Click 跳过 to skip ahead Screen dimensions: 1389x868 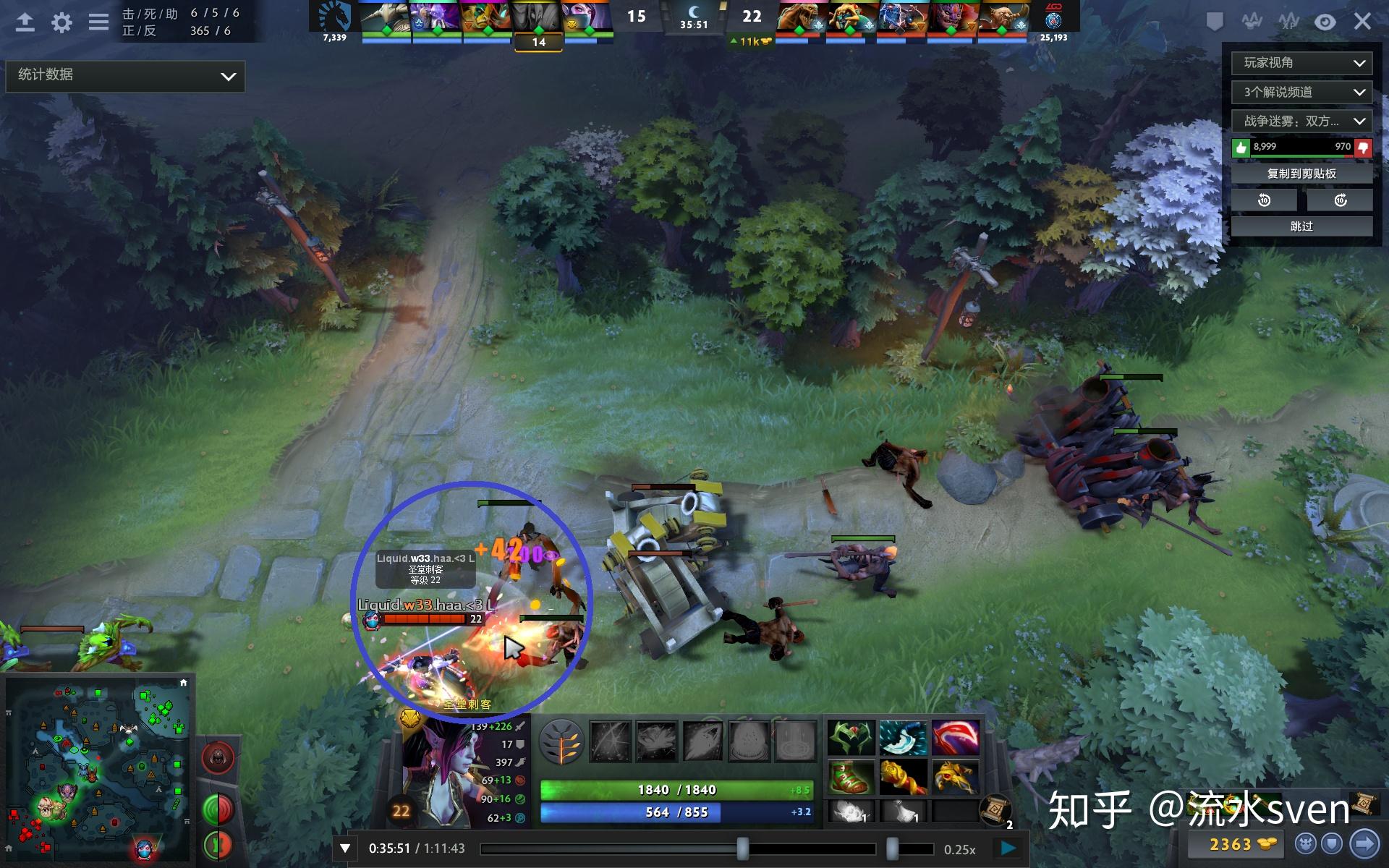[1301, 226]
